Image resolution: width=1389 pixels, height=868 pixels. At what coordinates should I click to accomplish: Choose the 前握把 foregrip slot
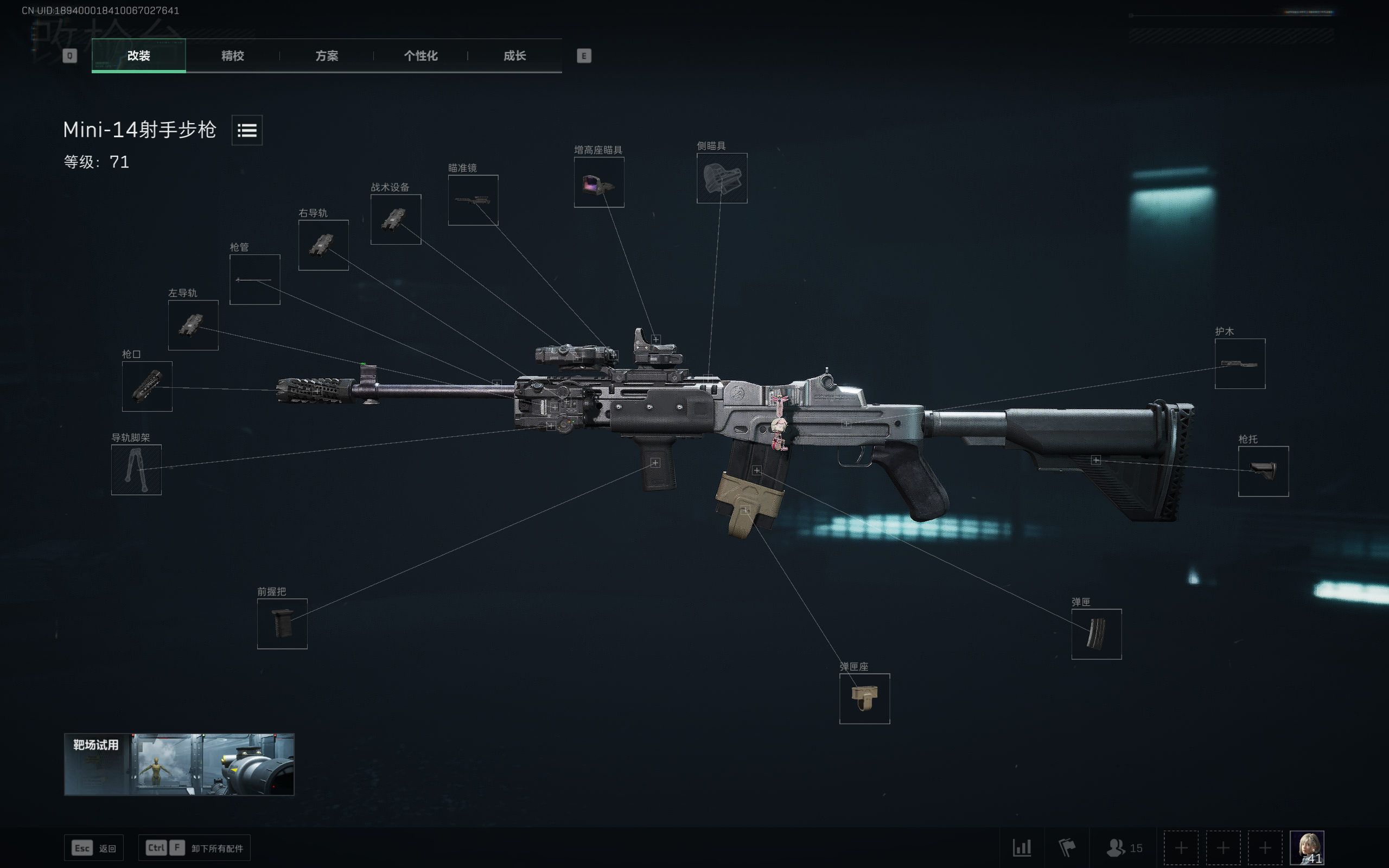coord(282,623)
